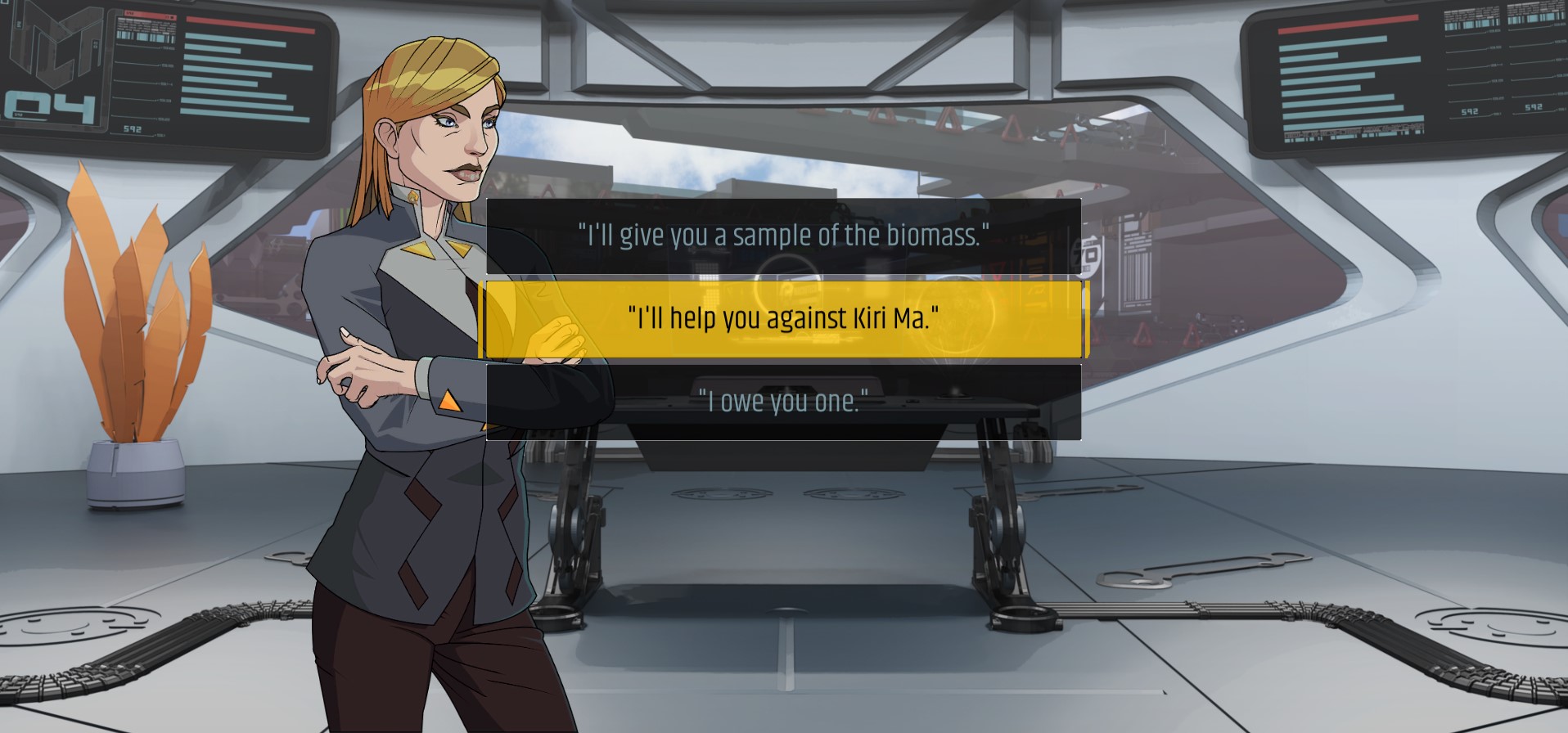The image size is (1568, 733).
Task: Pick the "I owe you one." dialogue option
Action: (783, 402)
